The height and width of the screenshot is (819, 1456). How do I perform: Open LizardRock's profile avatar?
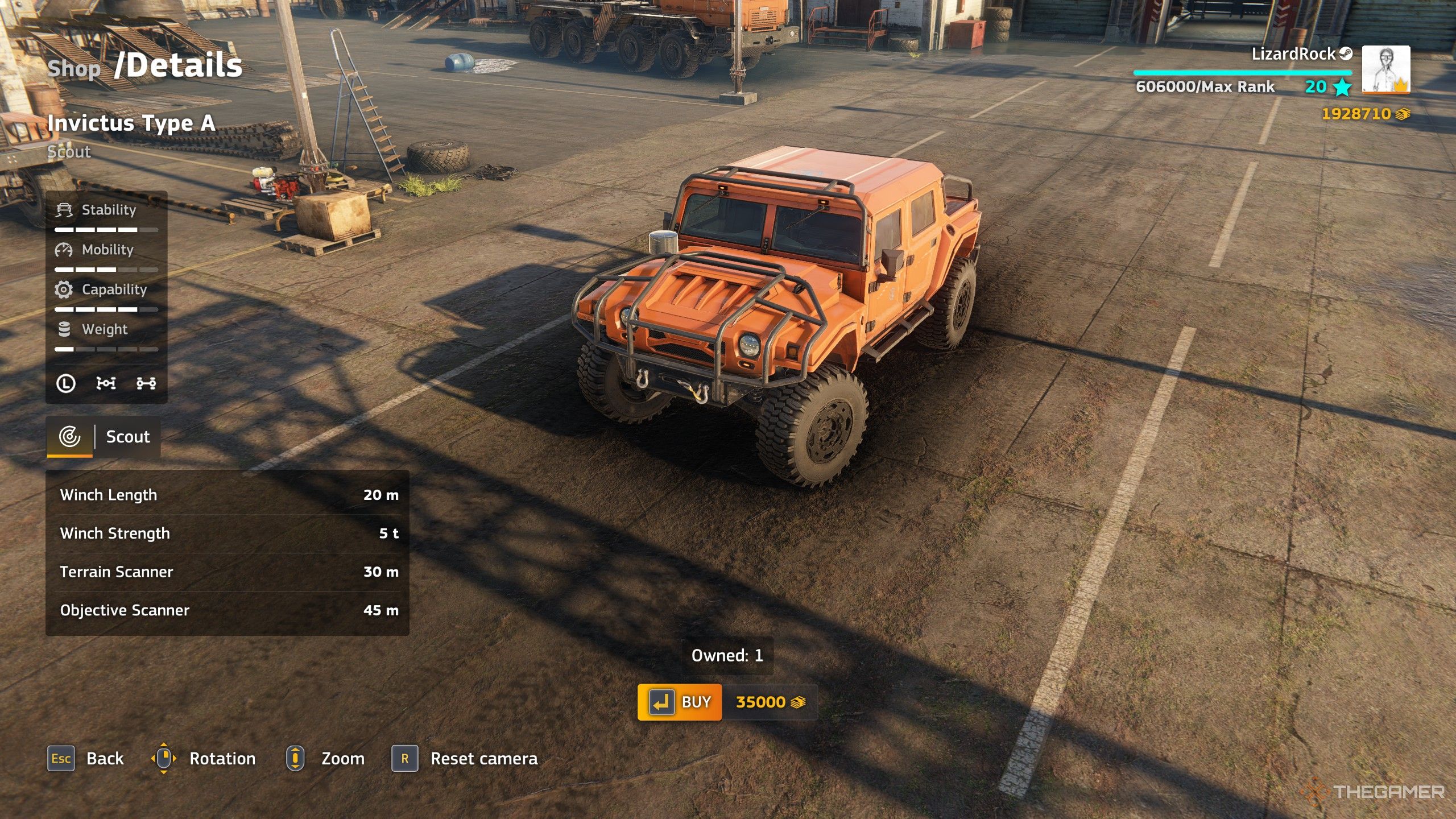click(x=1385, y=69)
